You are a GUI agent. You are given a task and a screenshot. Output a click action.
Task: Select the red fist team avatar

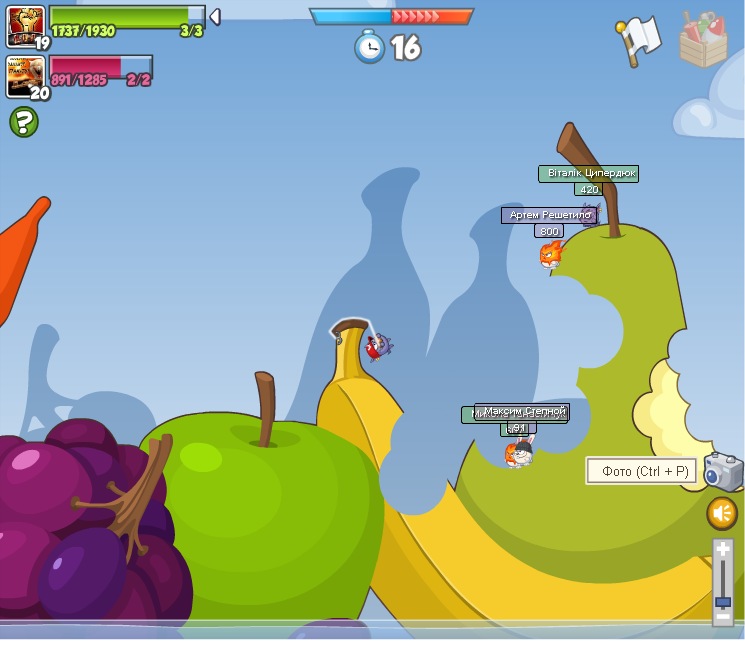pos(24,25)
